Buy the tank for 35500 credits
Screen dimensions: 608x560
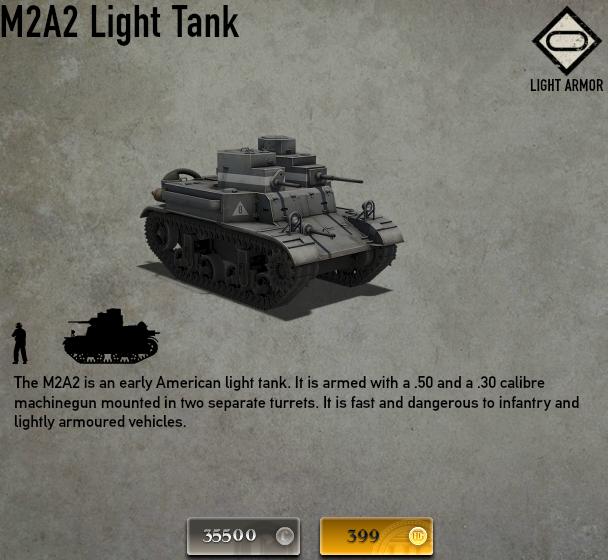point(244,536)
